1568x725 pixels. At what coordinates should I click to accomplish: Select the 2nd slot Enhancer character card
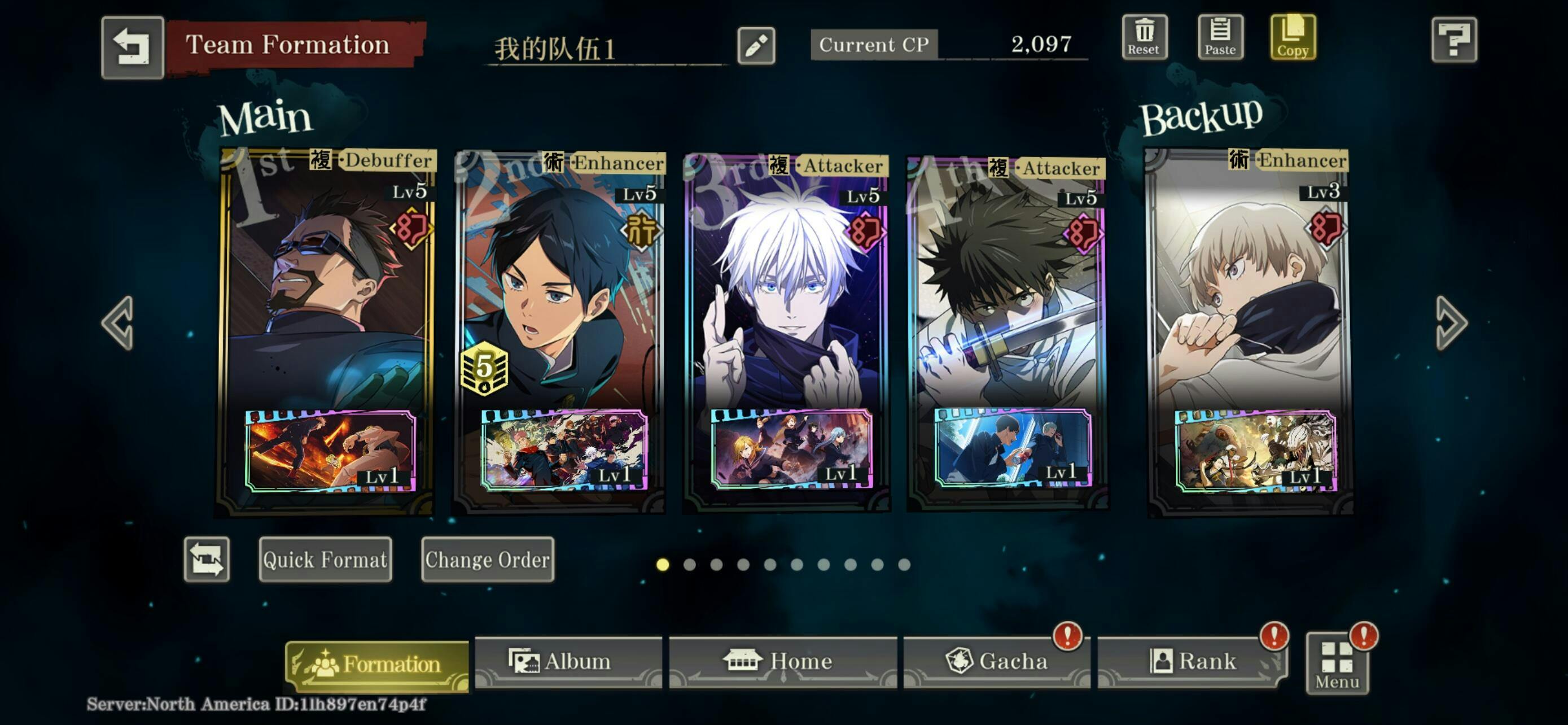[560, 292]
